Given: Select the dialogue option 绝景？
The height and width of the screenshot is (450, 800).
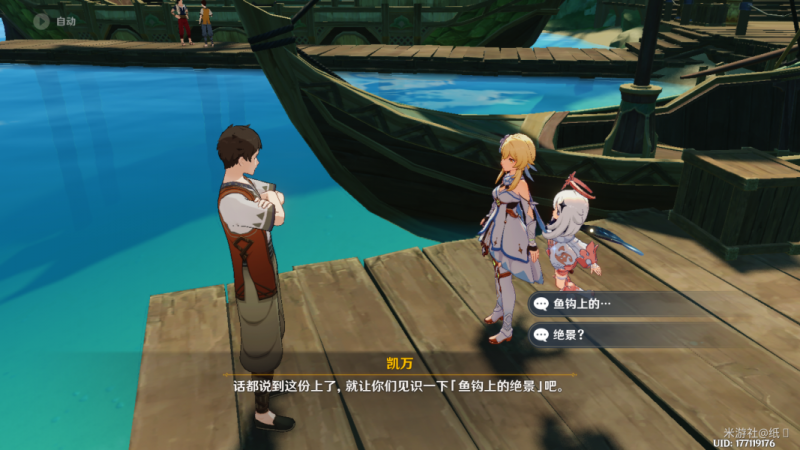Looking at the screenshot, I should coord(610,334).
